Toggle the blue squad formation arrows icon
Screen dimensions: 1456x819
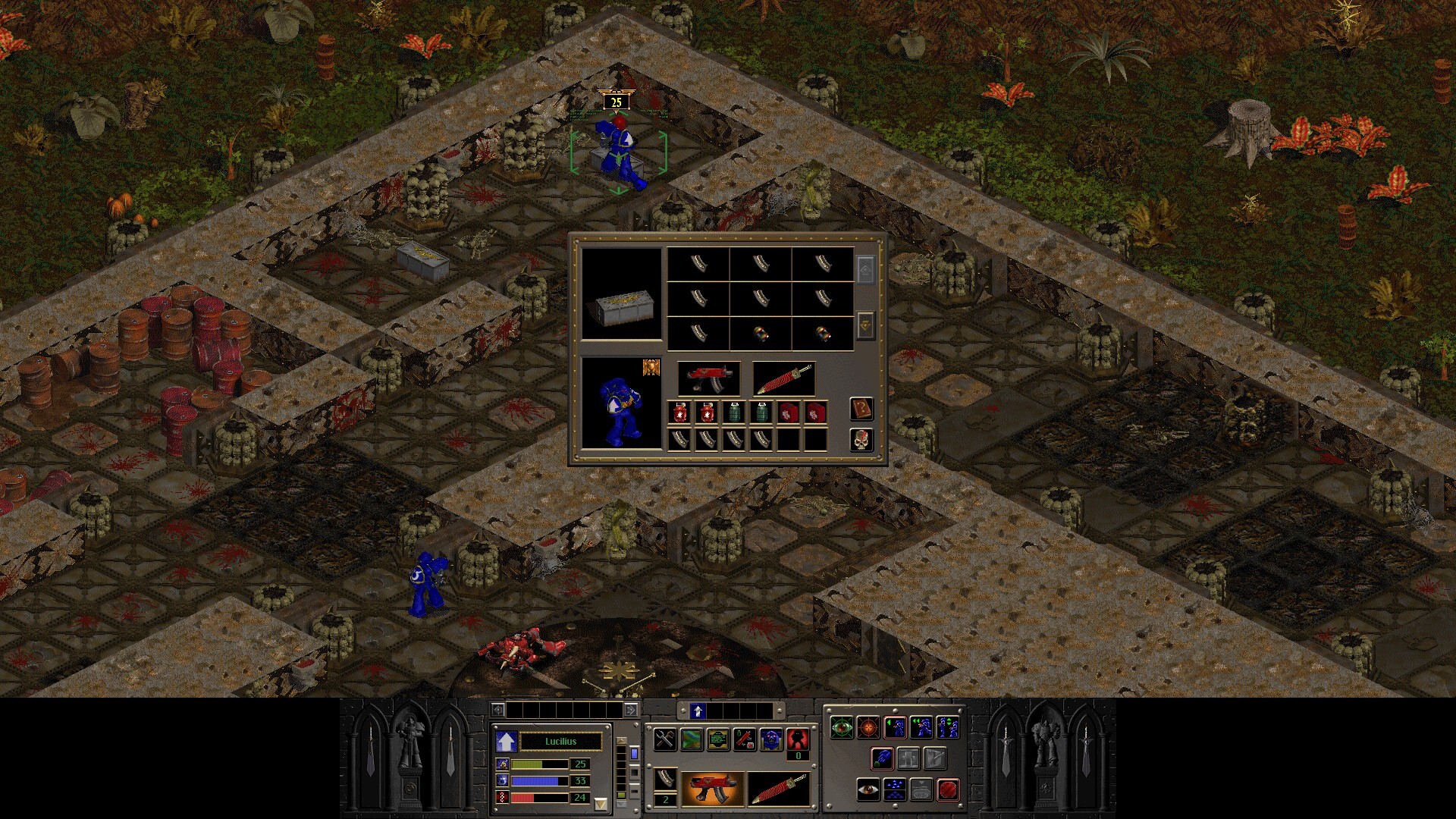point(895,789)
